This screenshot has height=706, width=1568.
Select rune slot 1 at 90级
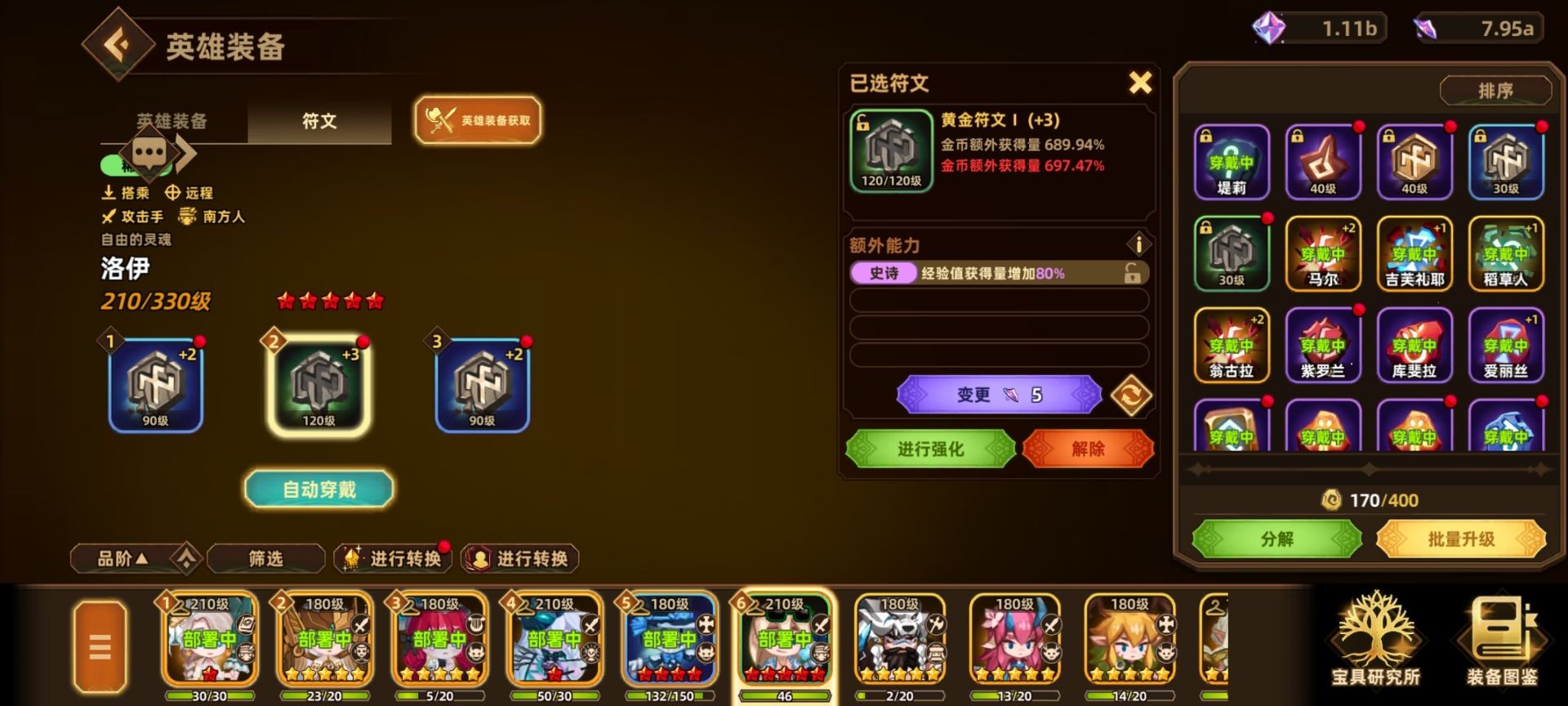point(155,384)
